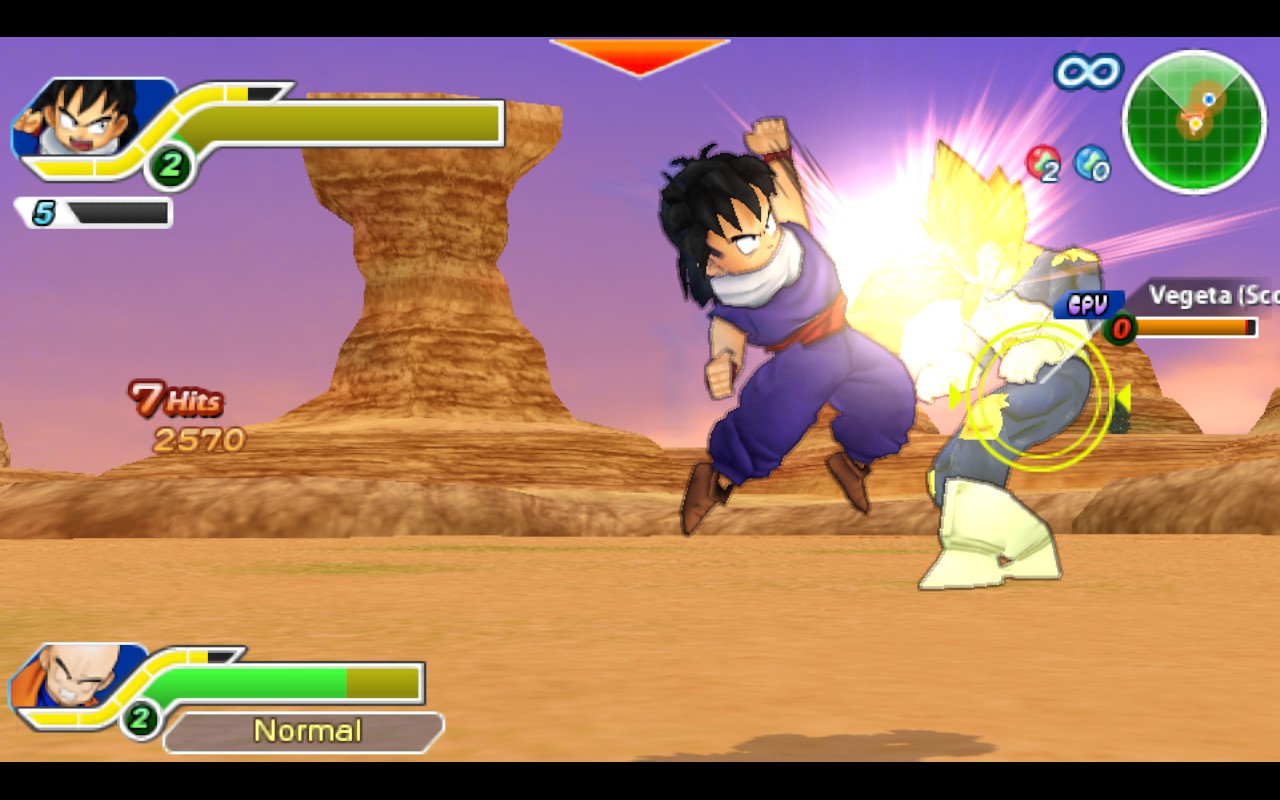Viewport: 1280px width, 800px height.
Task: Click the green radar minimap
Action: coord(1194,121)
